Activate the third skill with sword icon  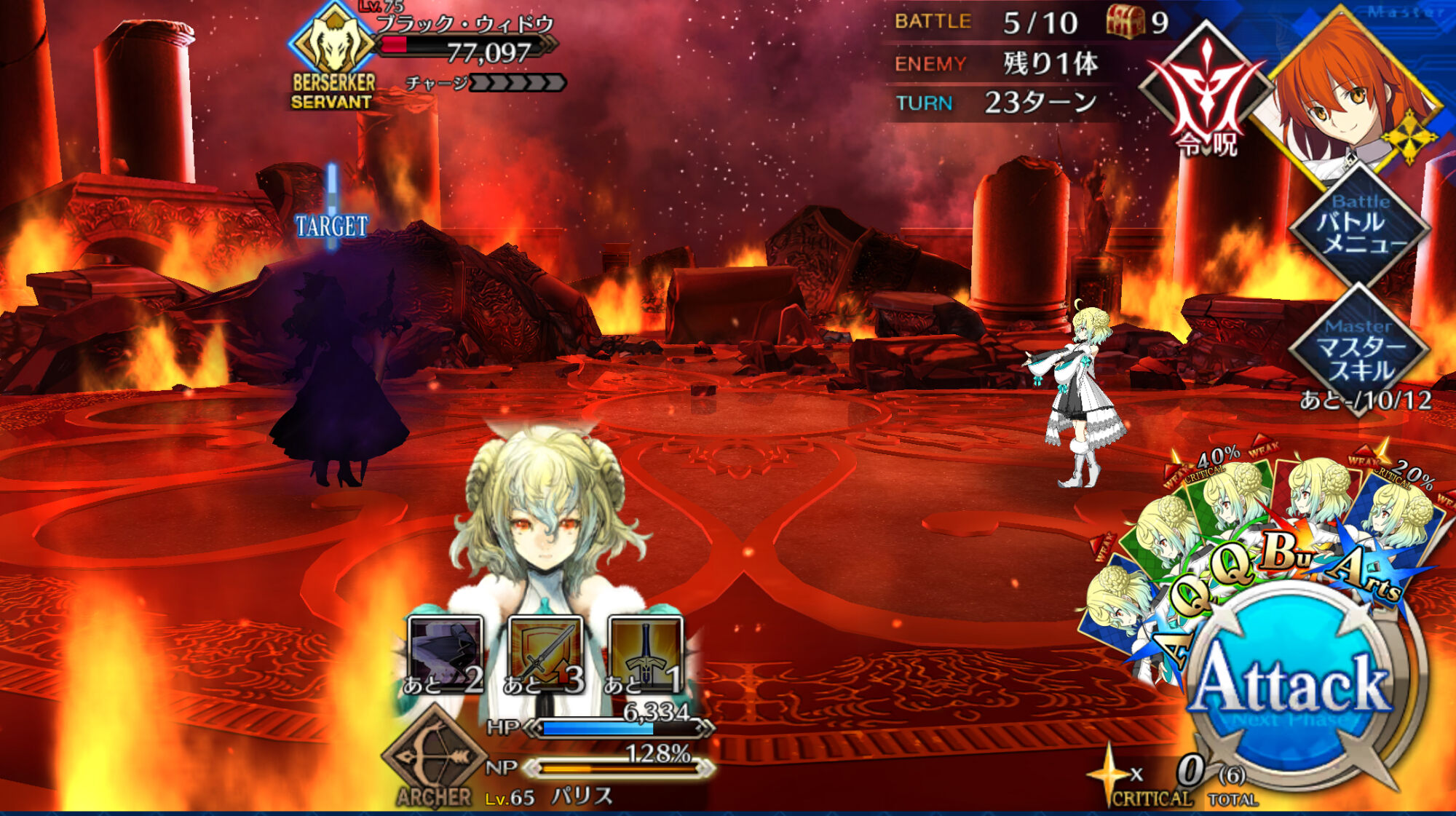pyautogui.click(x=645, y=654)
